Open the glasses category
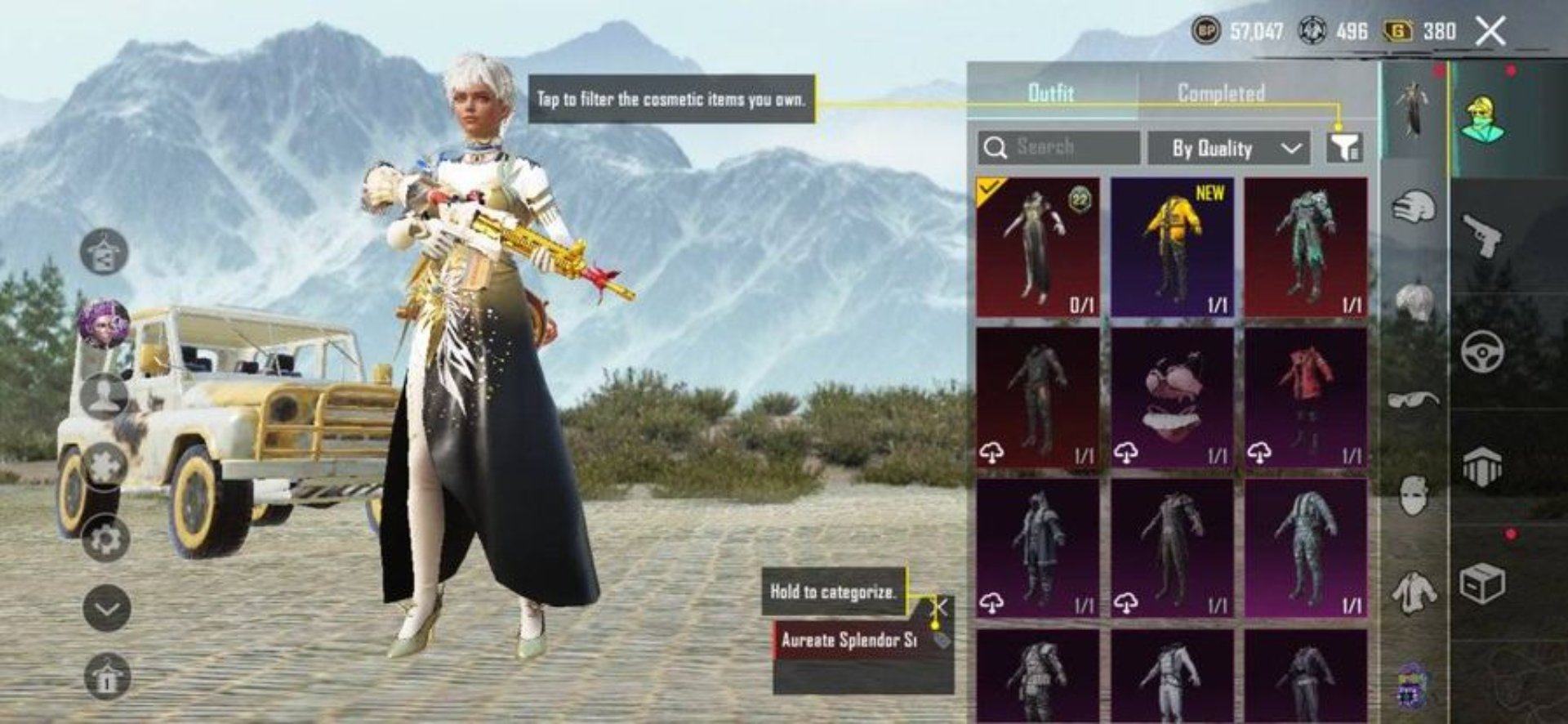 click(1414, 400)
